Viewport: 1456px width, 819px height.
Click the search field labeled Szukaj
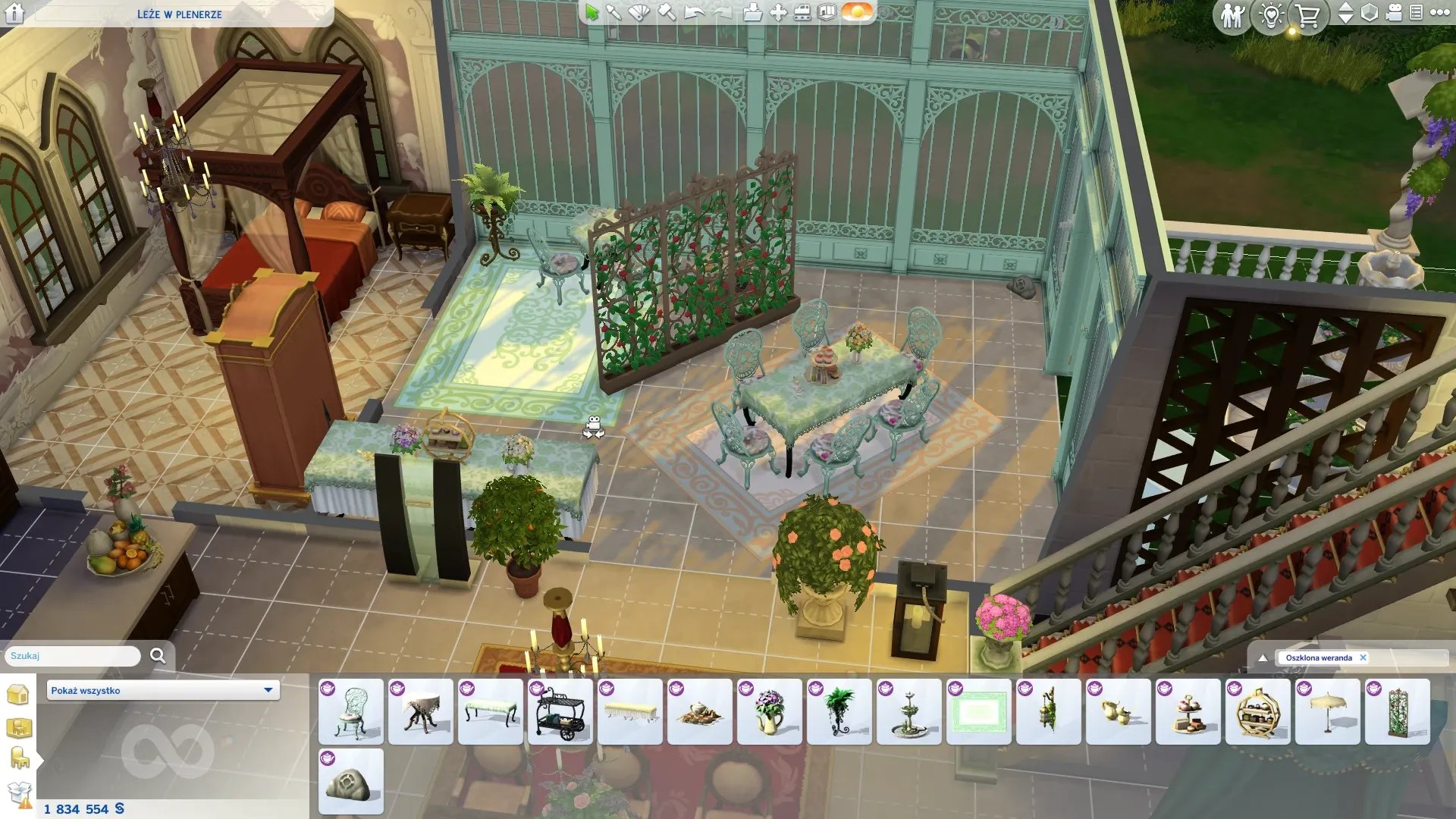click(x=73, y=656)
